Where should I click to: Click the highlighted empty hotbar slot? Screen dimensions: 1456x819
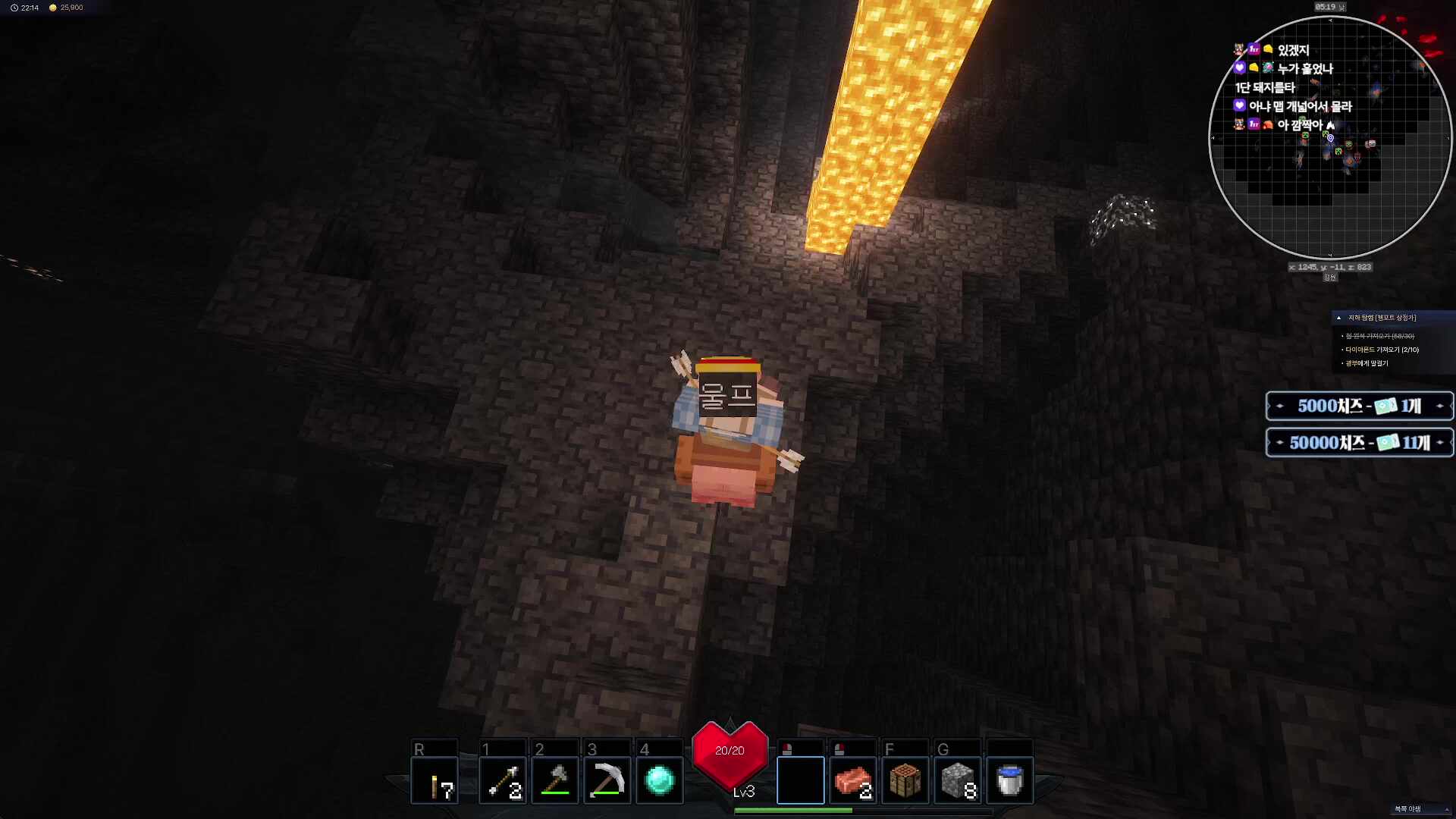pyautogui.click(x=800, y=780)
